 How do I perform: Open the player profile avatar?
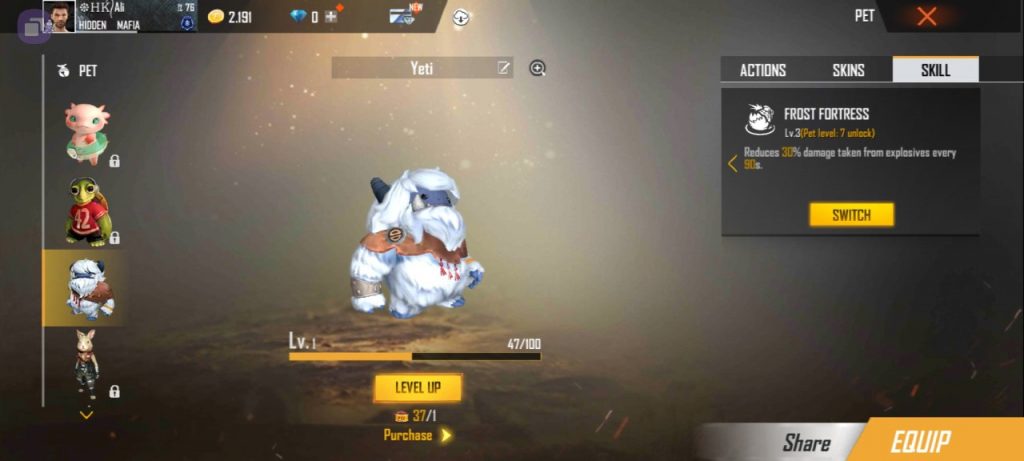point(58,16)
